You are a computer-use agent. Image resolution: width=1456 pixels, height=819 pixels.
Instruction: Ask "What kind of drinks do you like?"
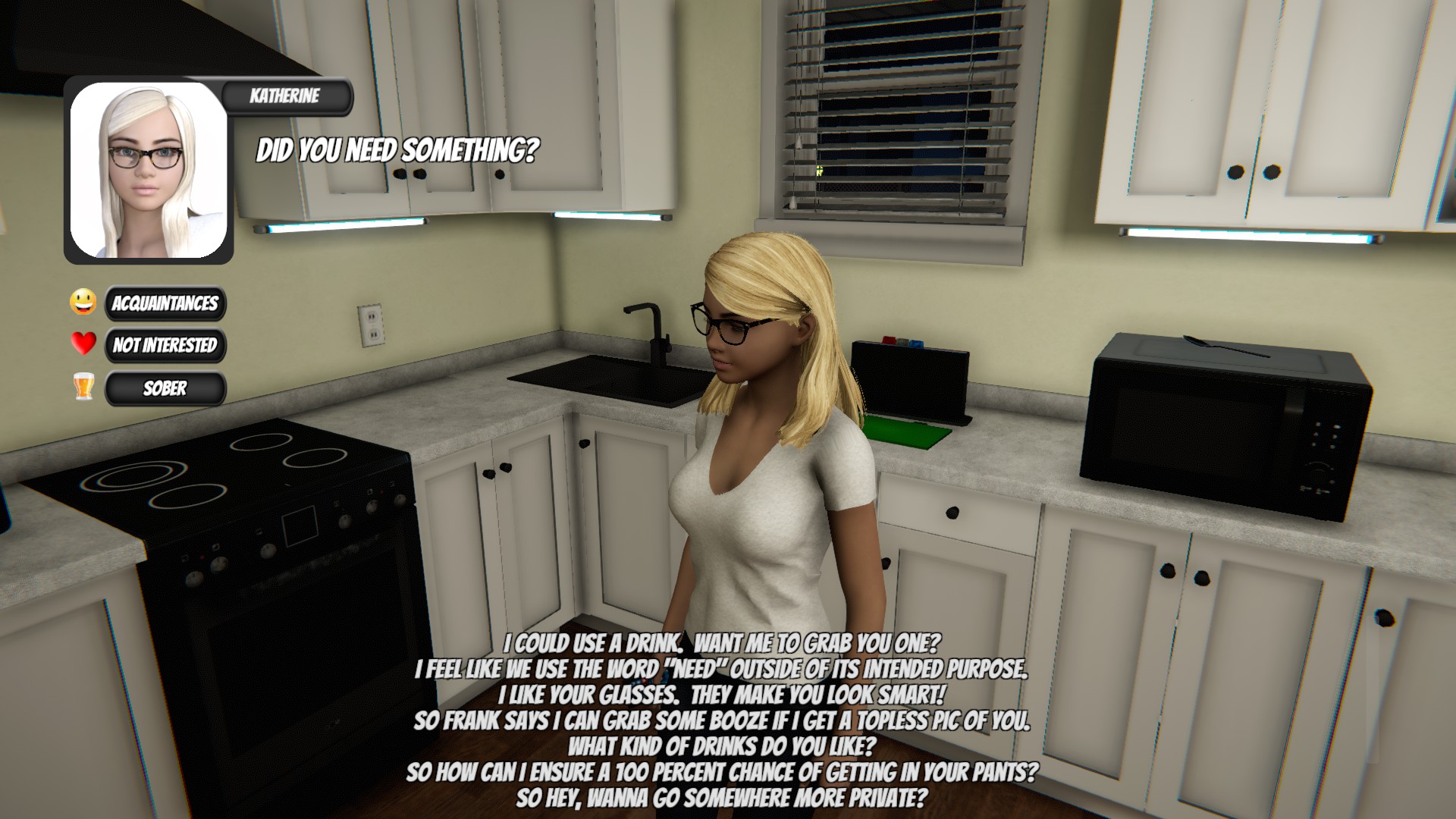pyautogui.click(x=721, y=746)
